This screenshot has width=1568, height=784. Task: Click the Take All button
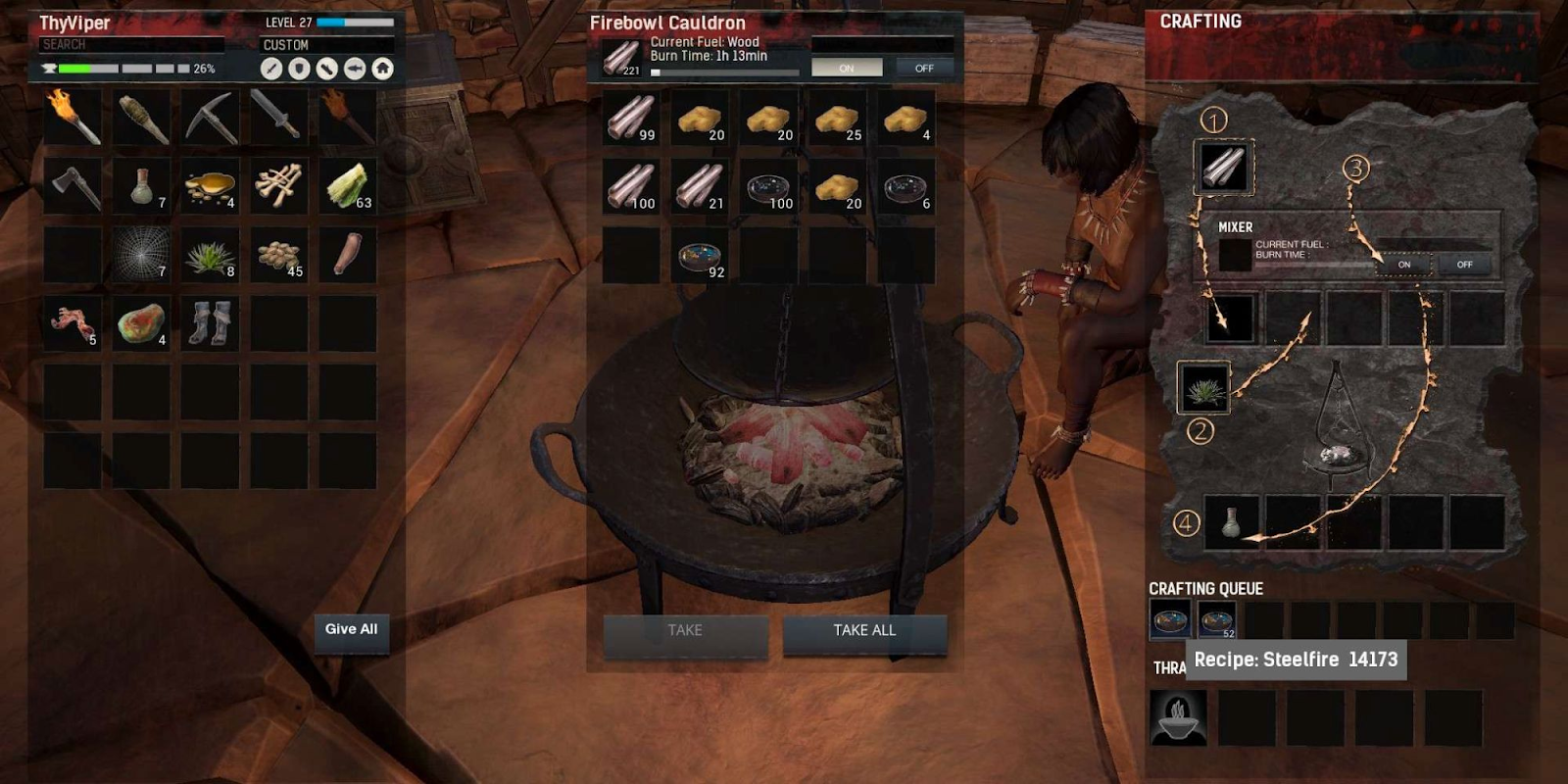click(x=864, y=631)
